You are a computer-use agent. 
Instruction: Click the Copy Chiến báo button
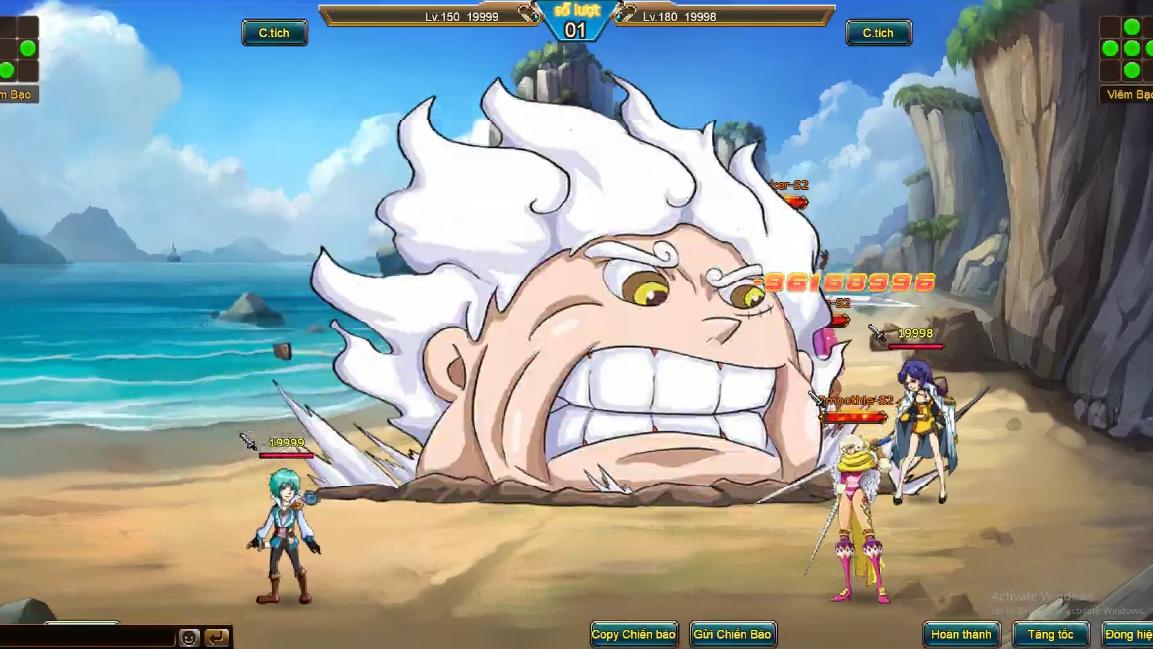pyautogui.click(x=633, y=634)
